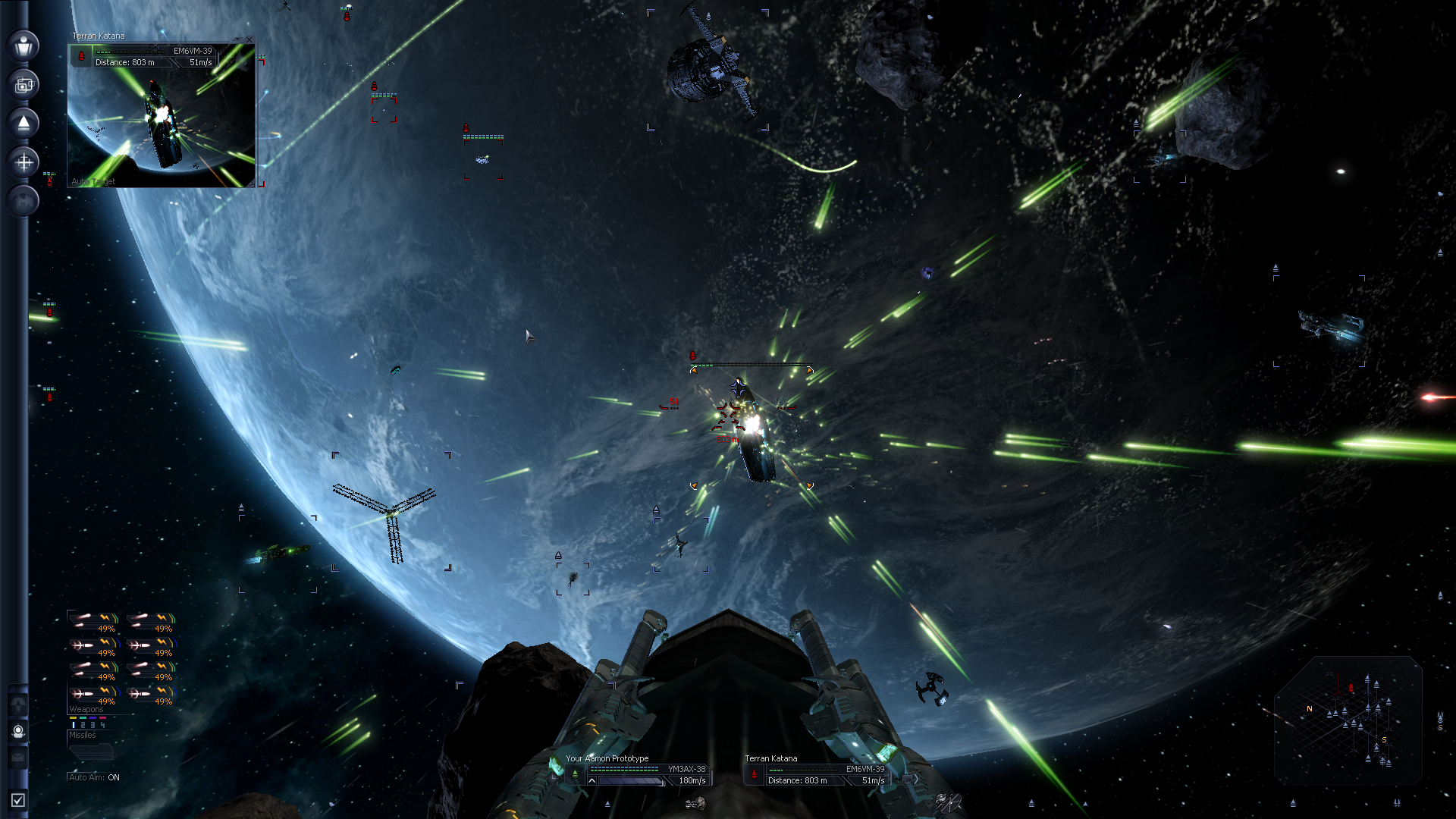This screenshot has height=819, width=1456.
Task: Open the robot advisor sidebar icon
Action: pyautogui.click(x=18, y=731)
